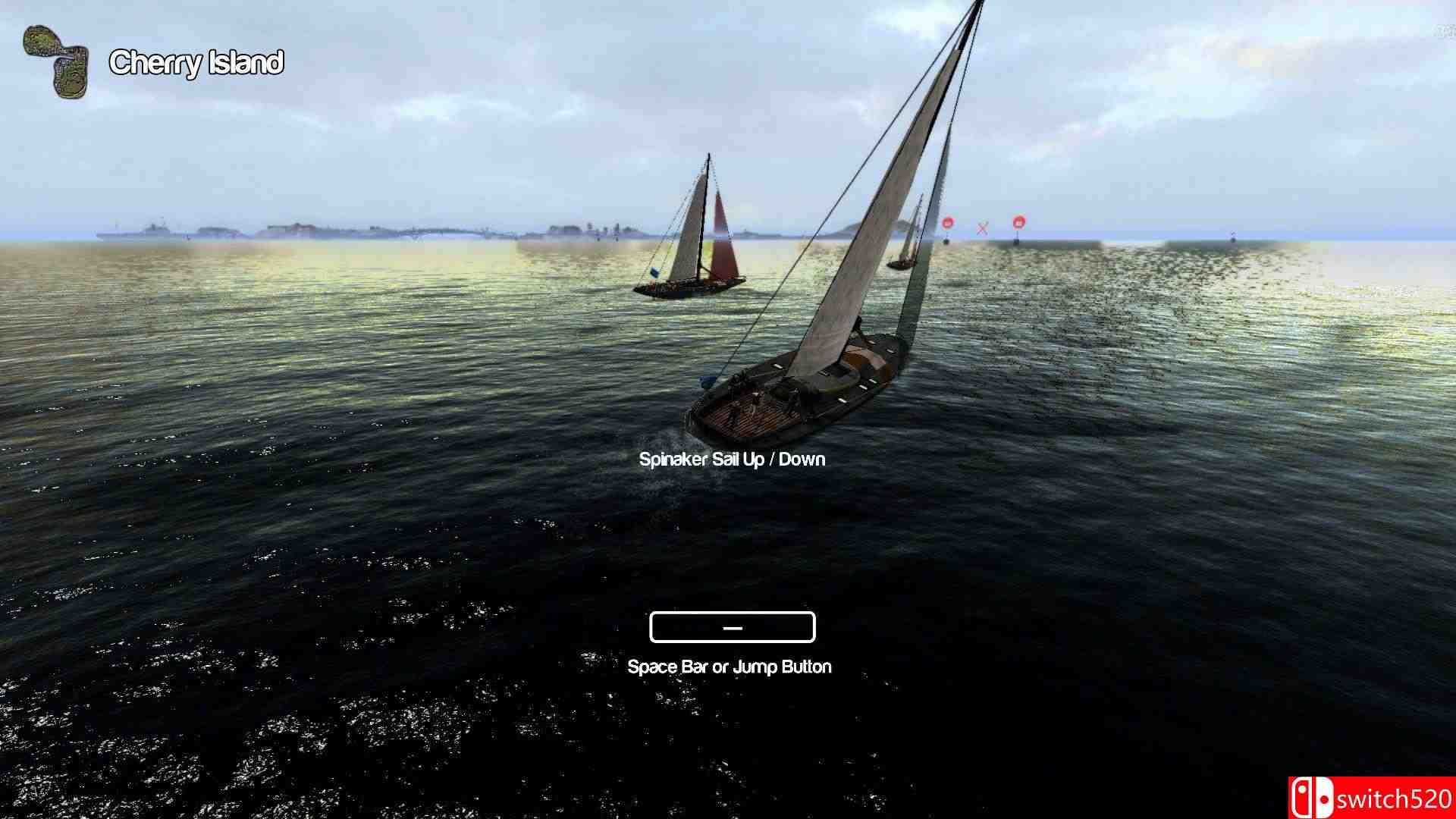
Task: Click the Space Bar or Jump Button text
Action: 730,667
